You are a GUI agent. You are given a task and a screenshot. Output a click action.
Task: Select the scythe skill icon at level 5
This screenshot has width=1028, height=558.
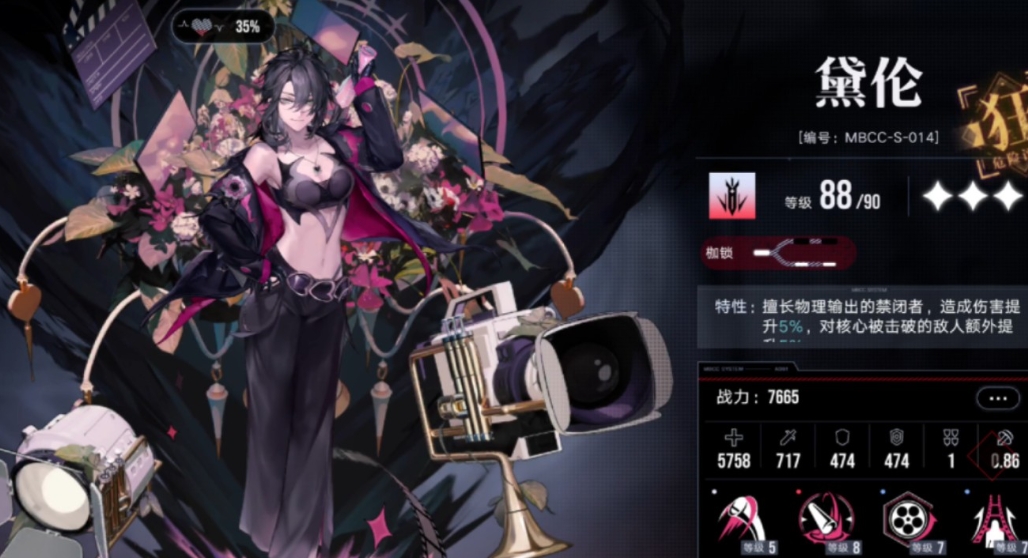click(742, 520)
